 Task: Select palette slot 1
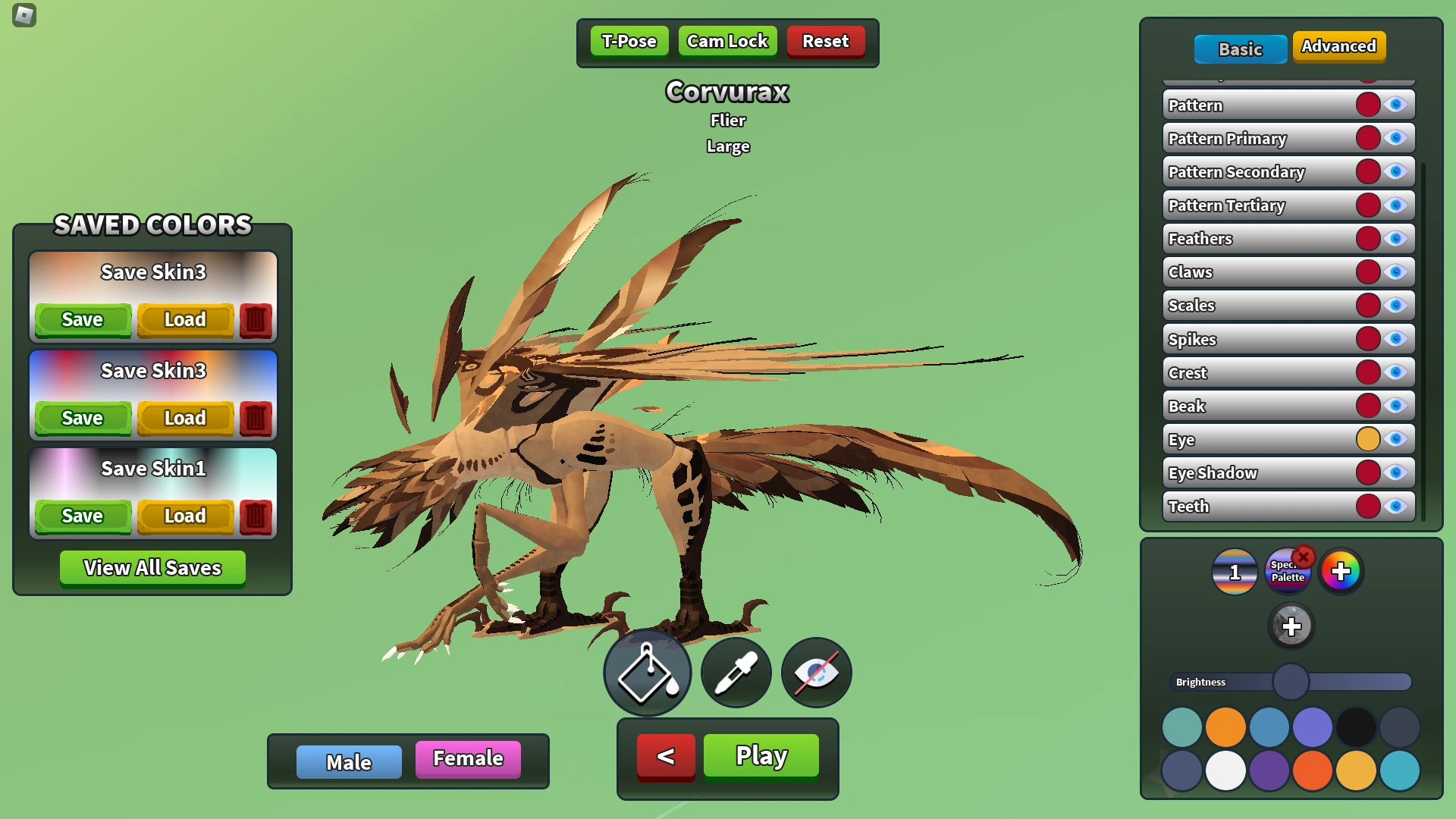tap(1234, 572)
